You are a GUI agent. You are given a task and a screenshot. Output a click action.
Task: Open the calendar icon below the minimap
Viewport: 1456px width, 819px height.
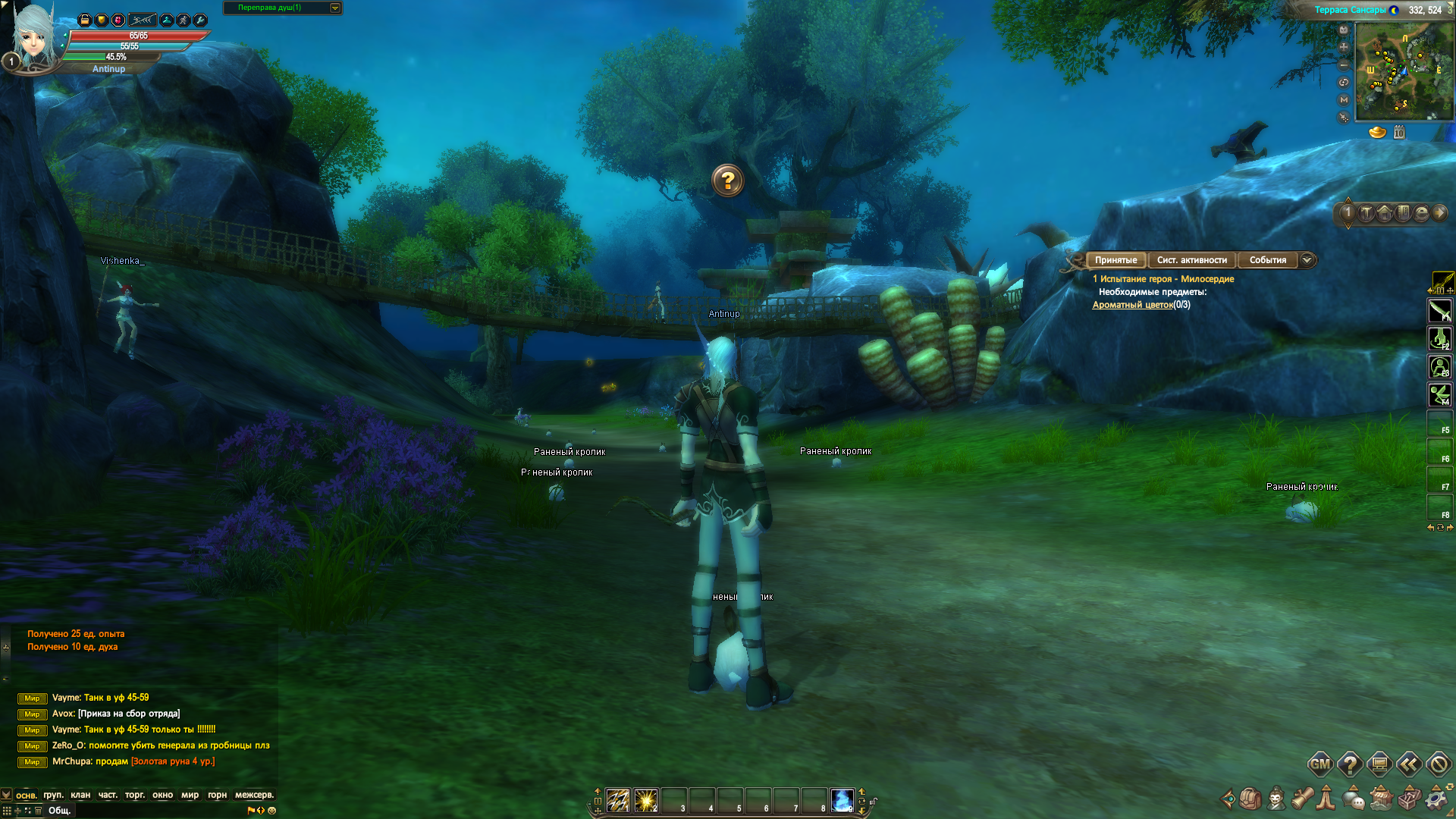[1399, 133]
